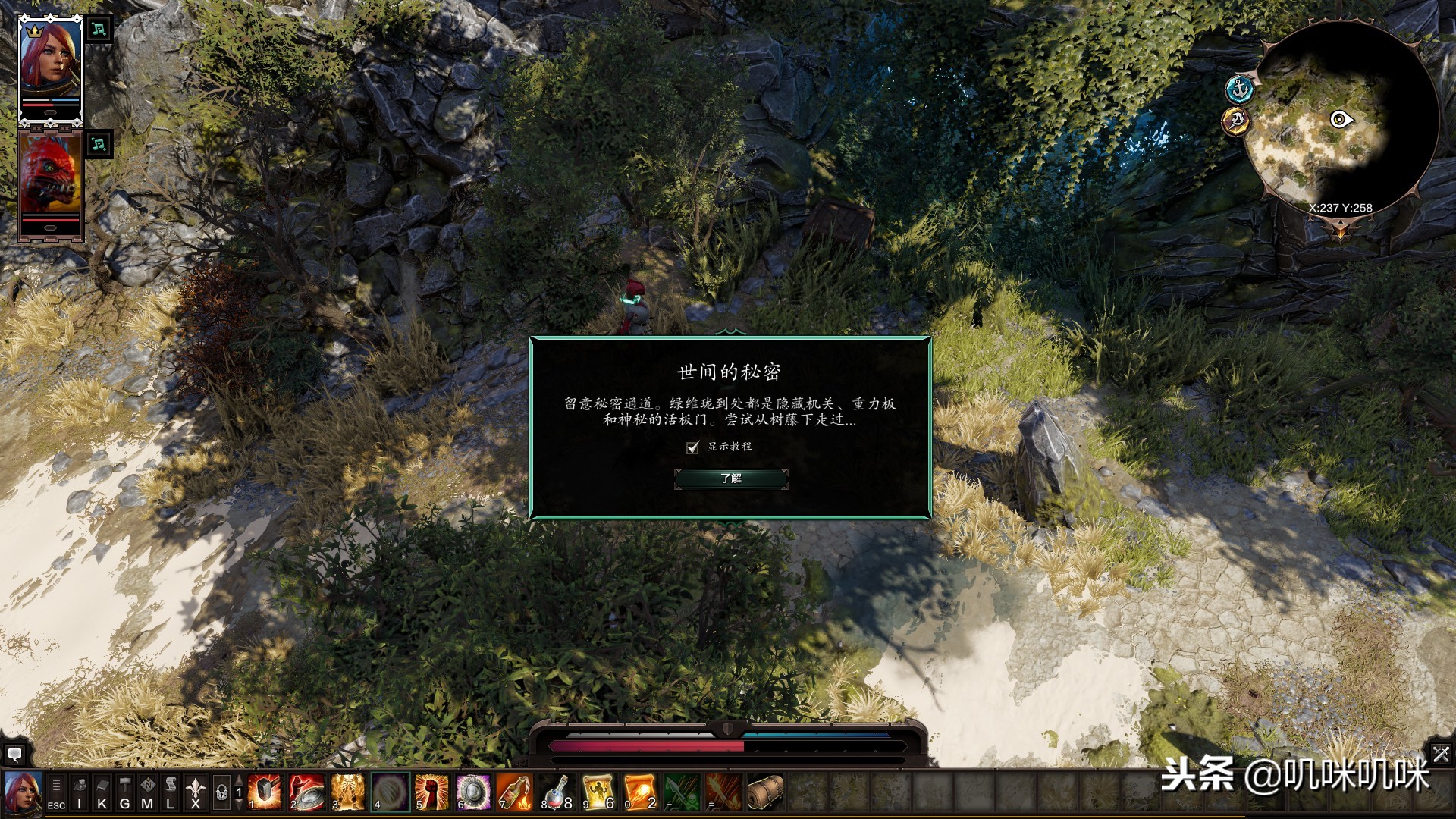The image size is (1456, 819).
Task: Click the gold flame-feather icon beside the minimap
Action: (x=1236, y=121)
